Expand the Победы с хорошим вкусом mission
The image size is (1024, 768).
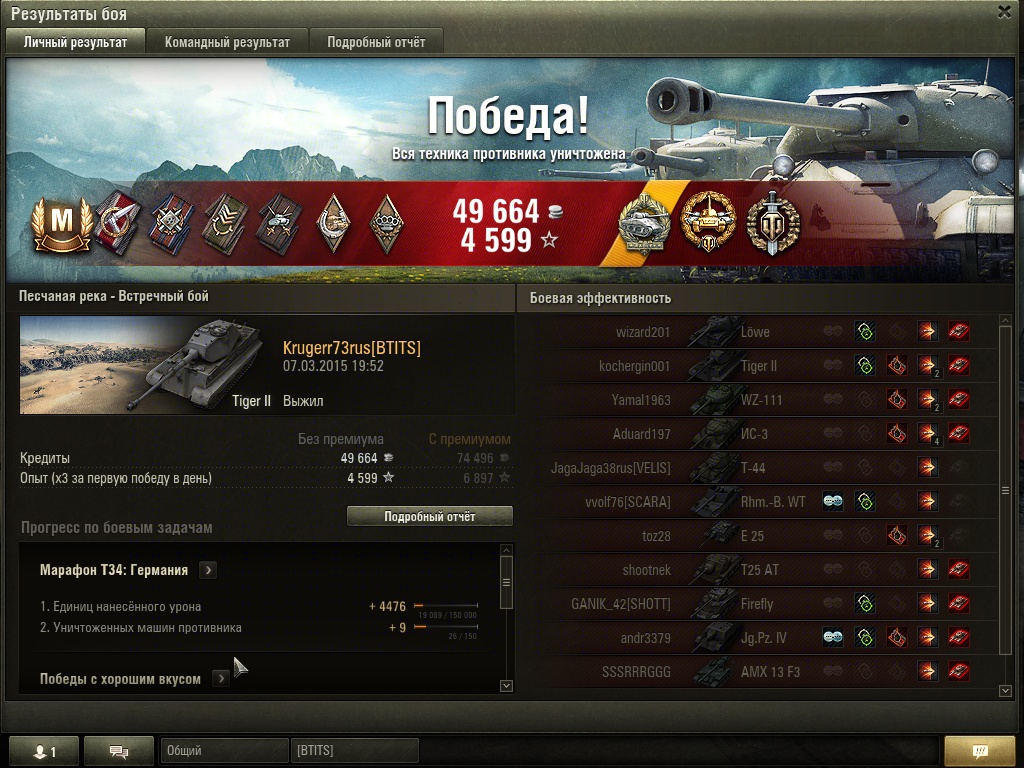pyautogui.click(x=221, y=679)
